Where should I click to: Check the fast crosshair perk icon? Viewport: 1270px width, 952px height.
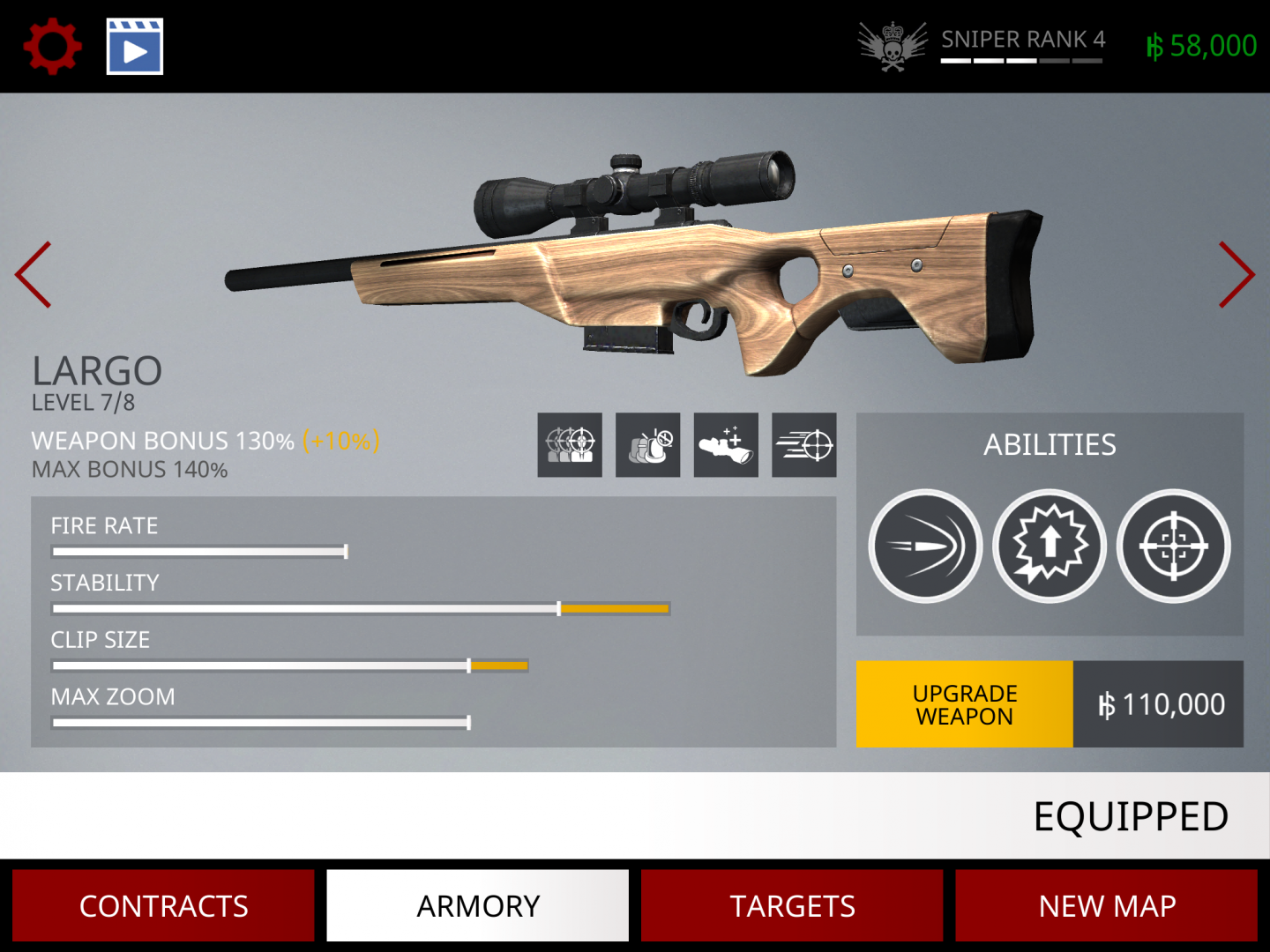pos(803,445)
